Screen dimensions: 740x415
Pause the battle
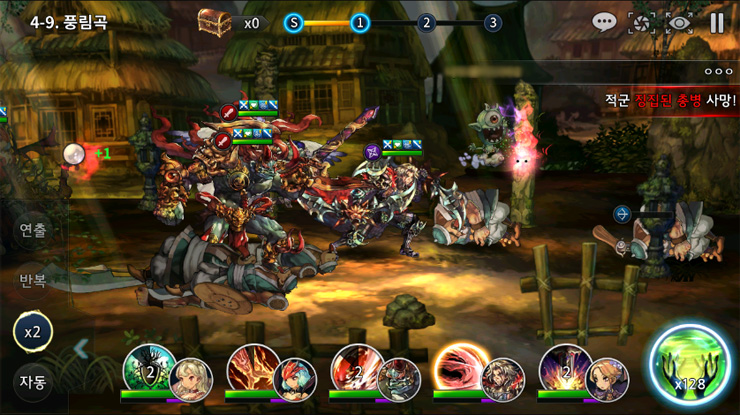(x=717, y=22)
